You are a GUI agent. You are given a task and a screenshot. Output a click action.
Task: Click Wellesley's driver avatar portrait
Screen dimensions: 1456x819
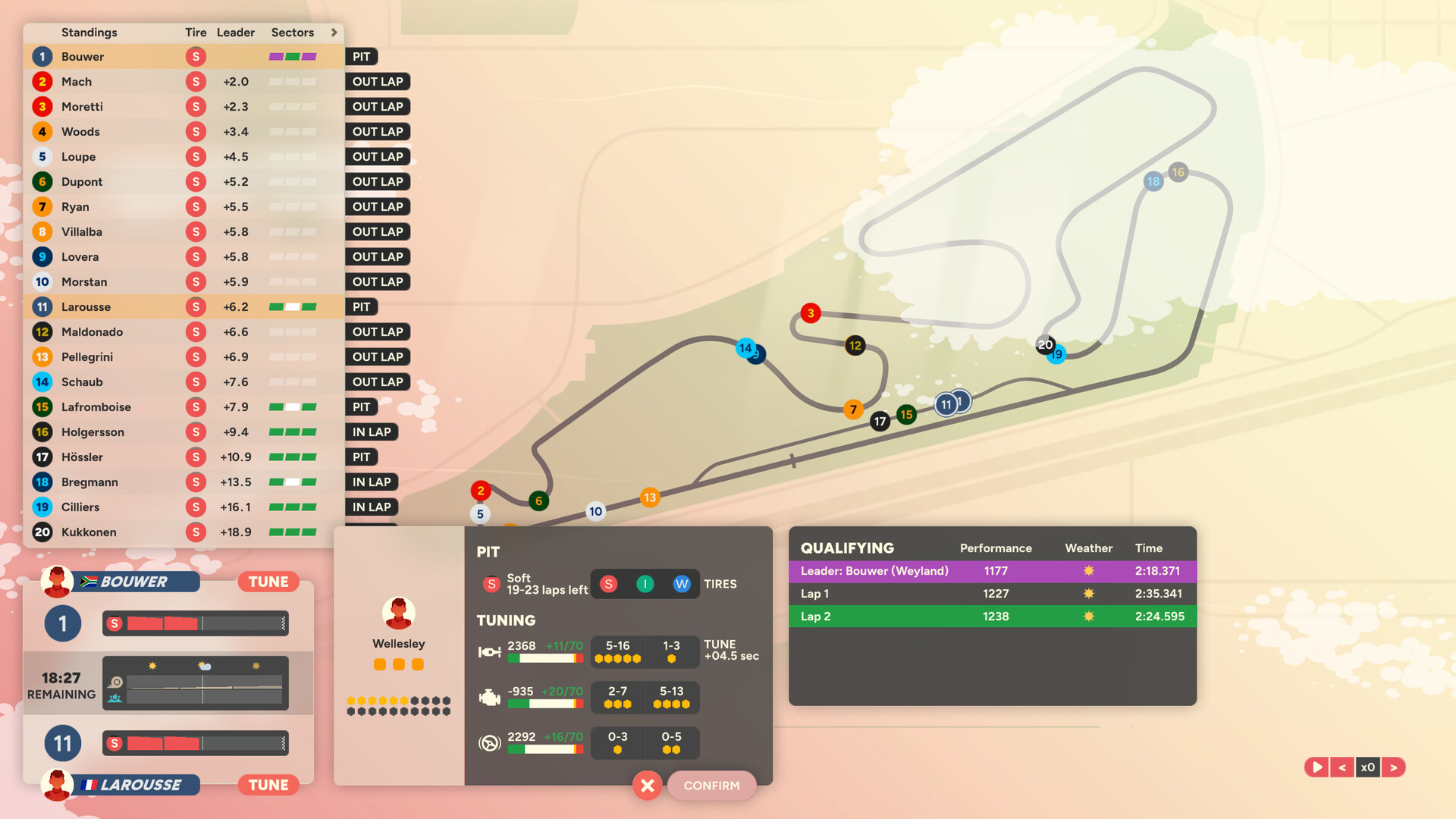399,611
